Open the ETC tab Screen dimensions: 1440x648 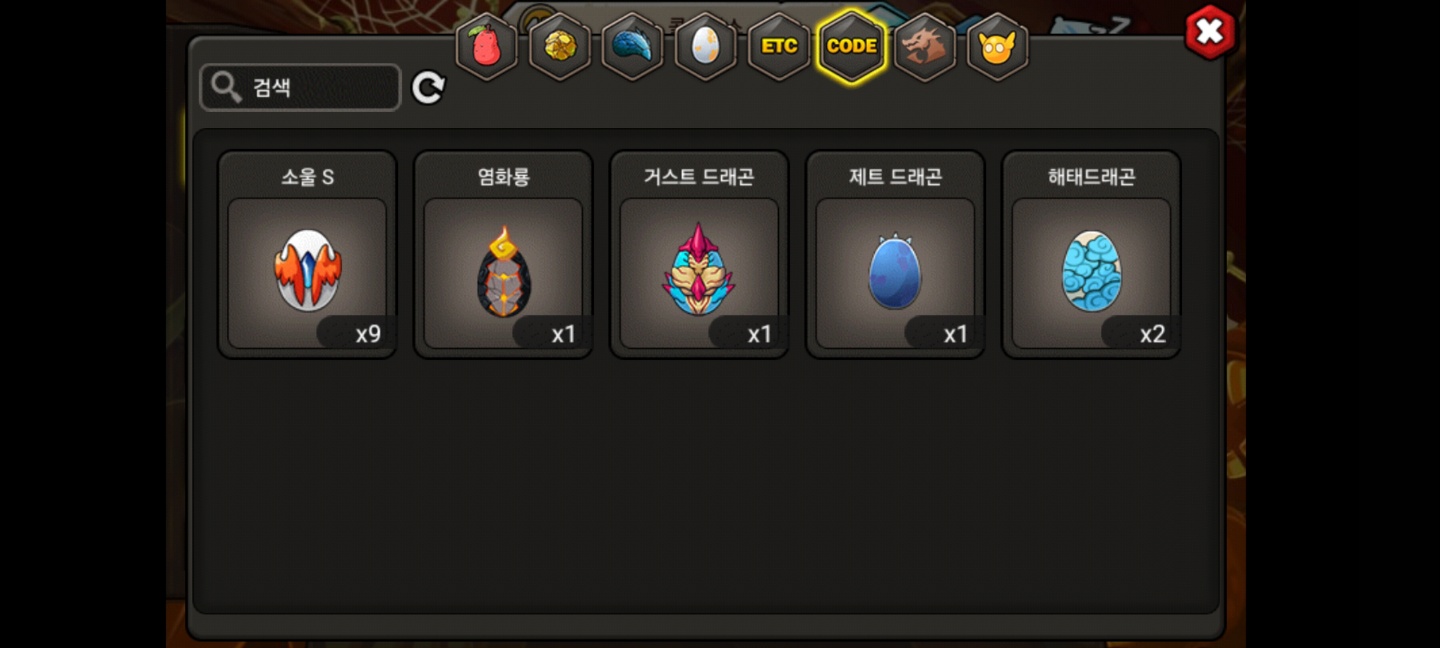pyautogui.click(x=779, y=46)
